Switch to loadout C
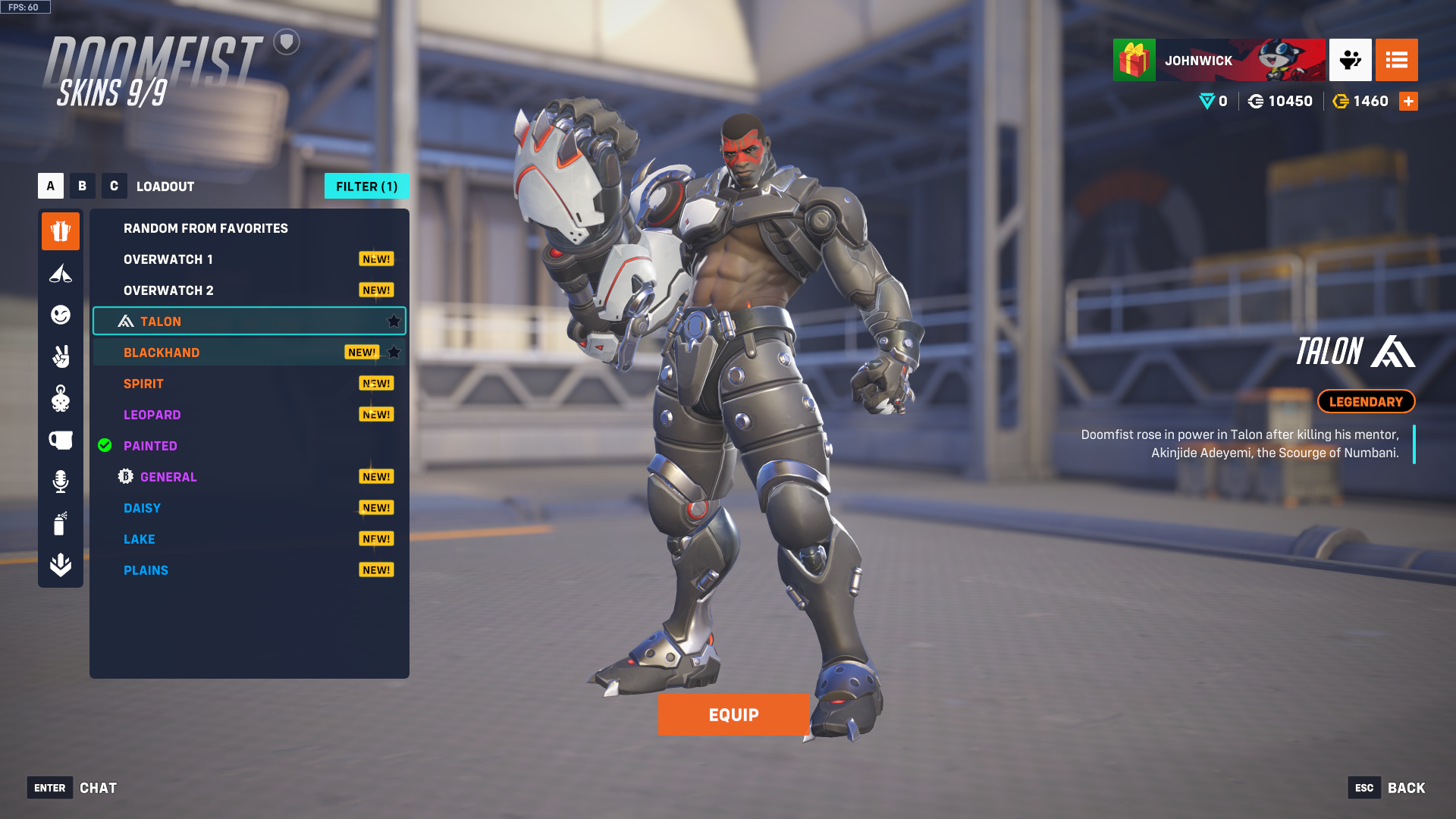 [115, 186]
